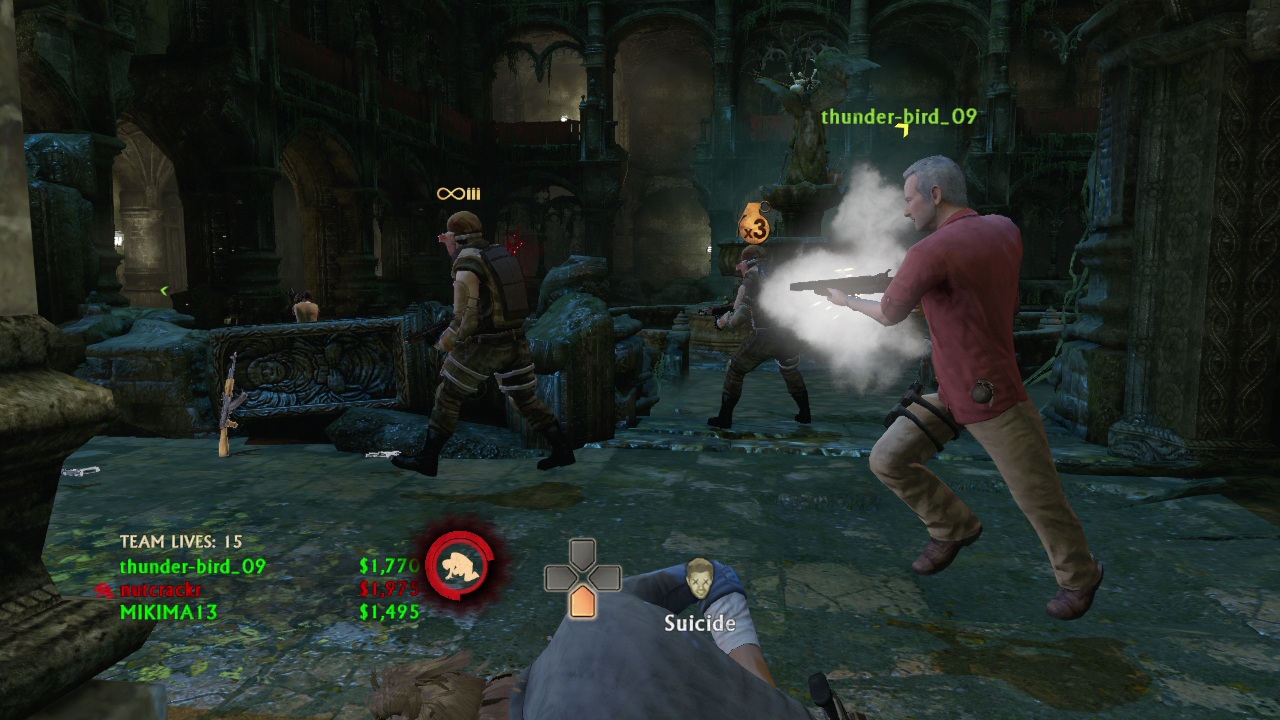Image resolution: width=1280 pixels, height=720 pixels.
Task: Click the floating thunder-bird_09 name tag
Action: point(898,117)
